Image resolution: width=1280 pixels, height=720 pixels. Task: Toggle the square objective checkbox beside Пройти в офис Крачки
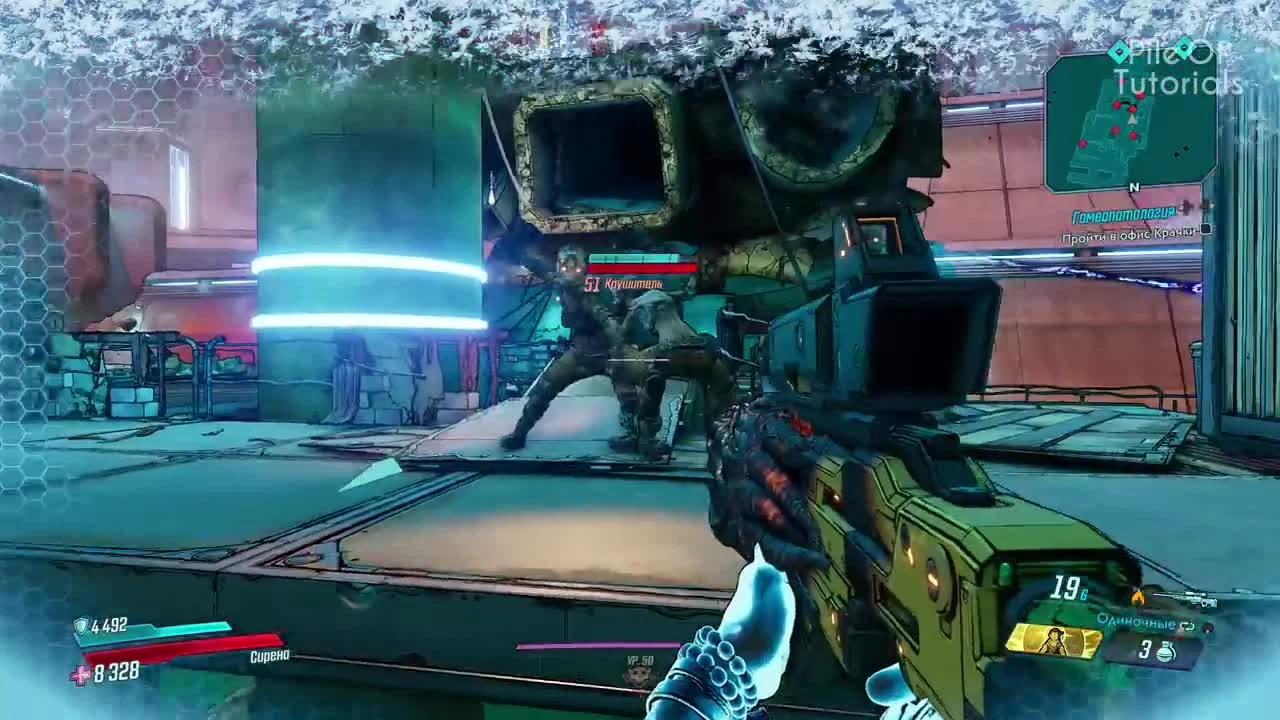pyautogui.click(x=1206, y=230)
